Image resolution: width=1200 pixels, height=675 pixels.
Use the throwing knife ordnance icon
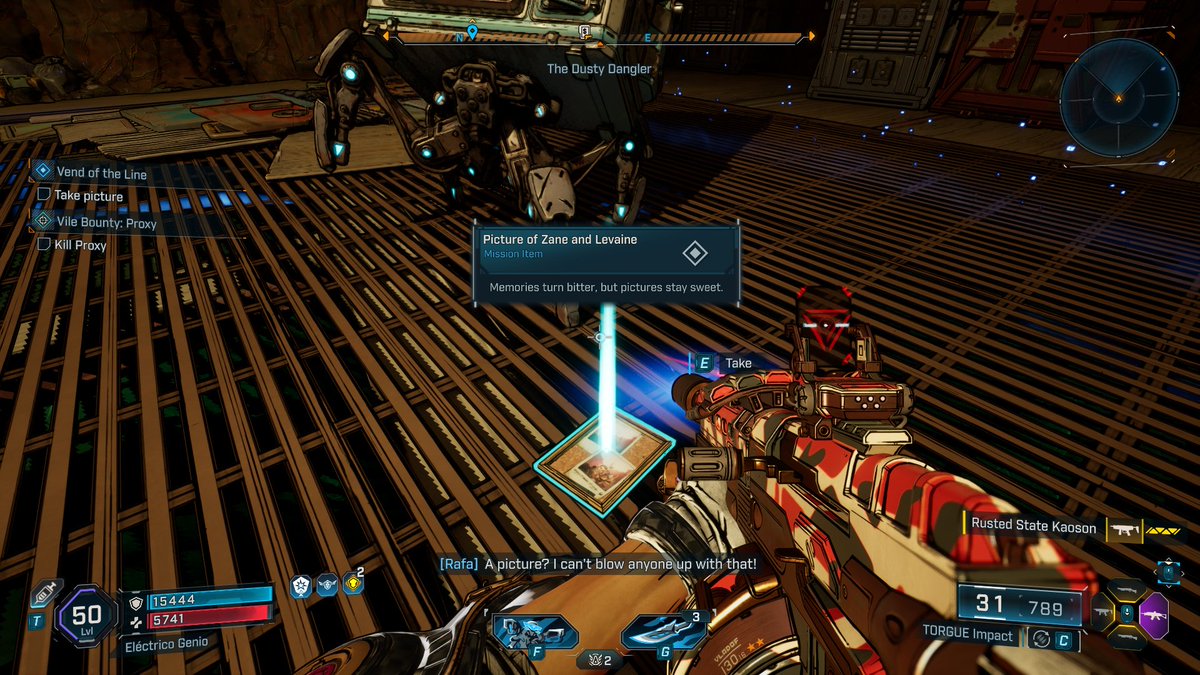[661, 632]
